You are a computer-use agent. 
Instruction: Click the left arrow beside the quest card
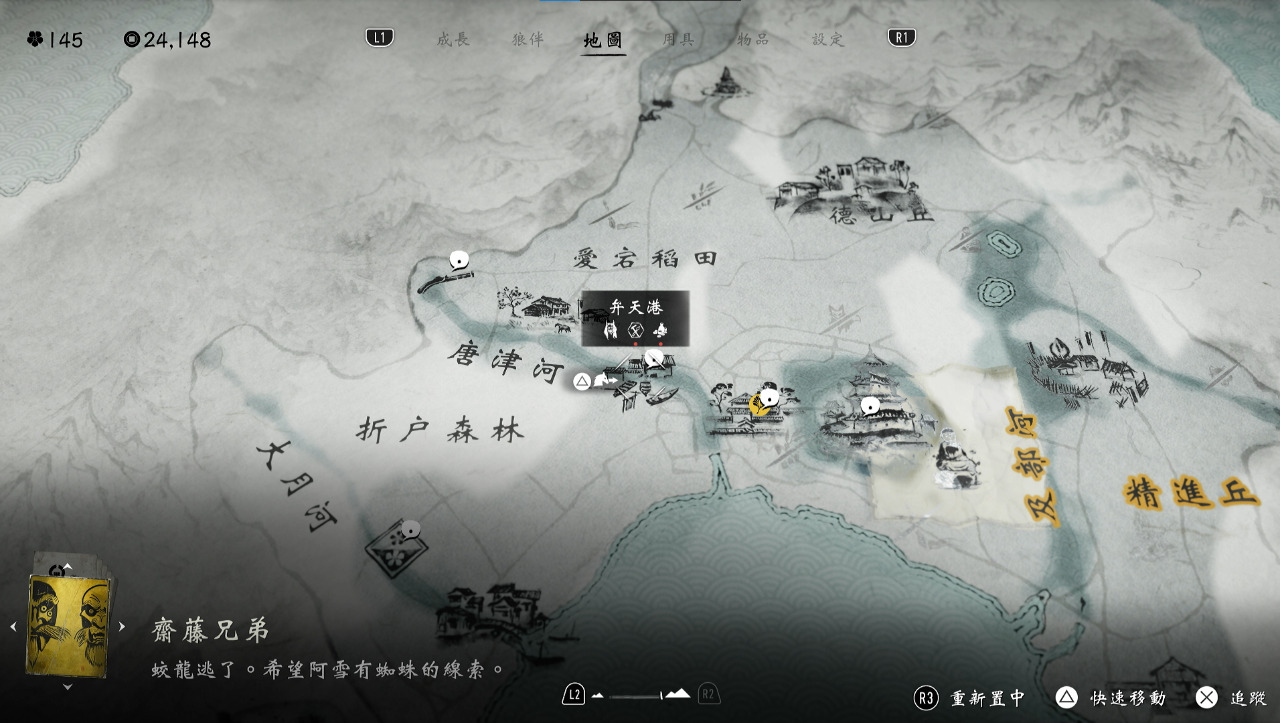click(x=14, y=627)
